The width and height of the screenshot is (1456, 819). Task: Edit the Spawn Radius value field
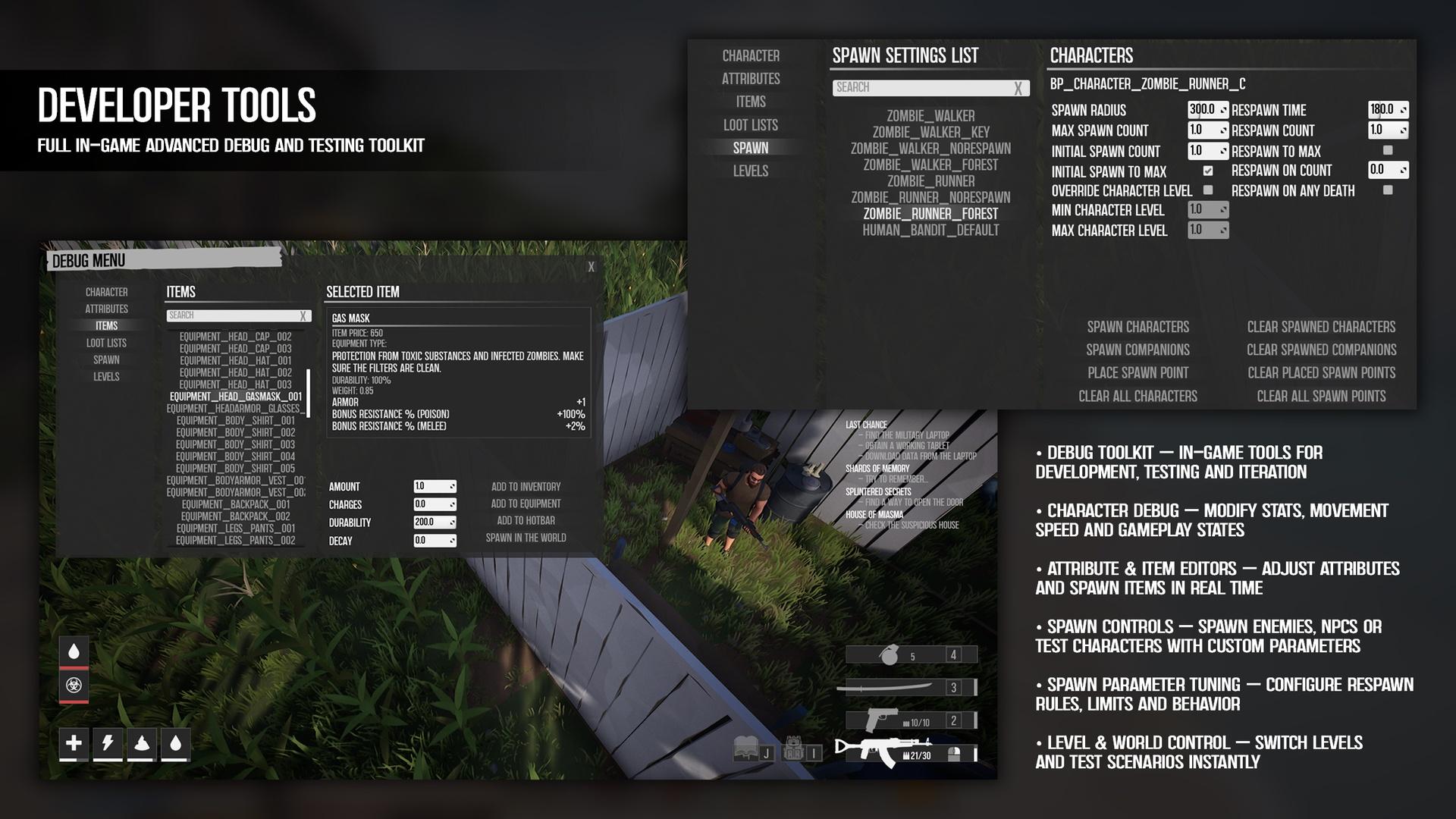tap(1203, 110)
